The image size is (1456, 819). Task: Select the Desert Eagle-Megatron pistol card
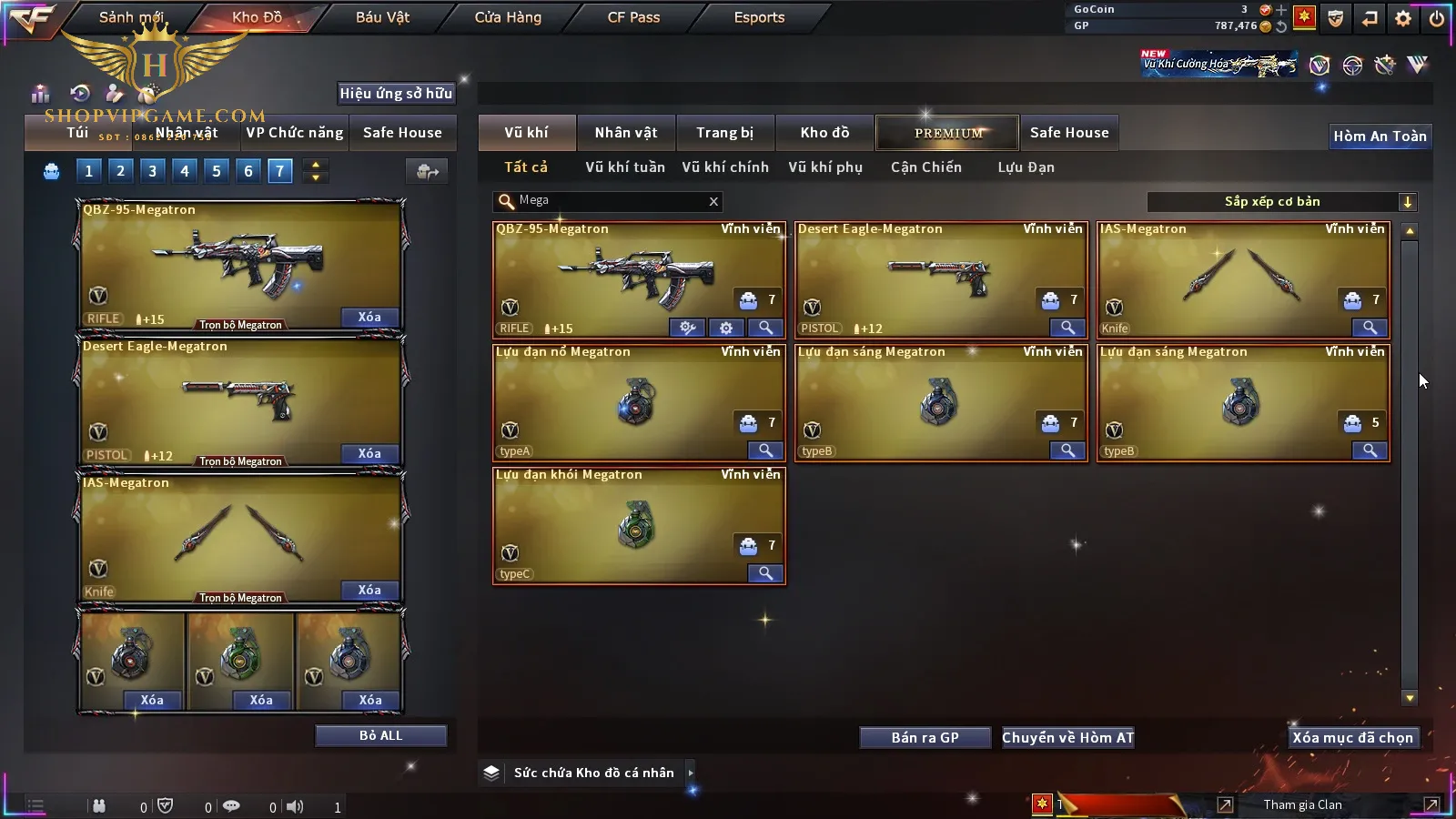941,279
